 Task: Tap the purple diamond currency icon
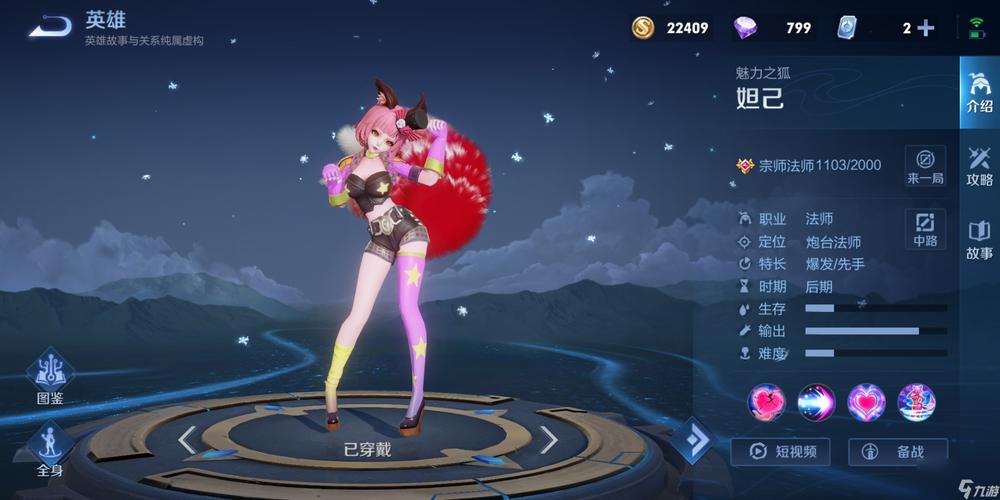pos(746,28)
